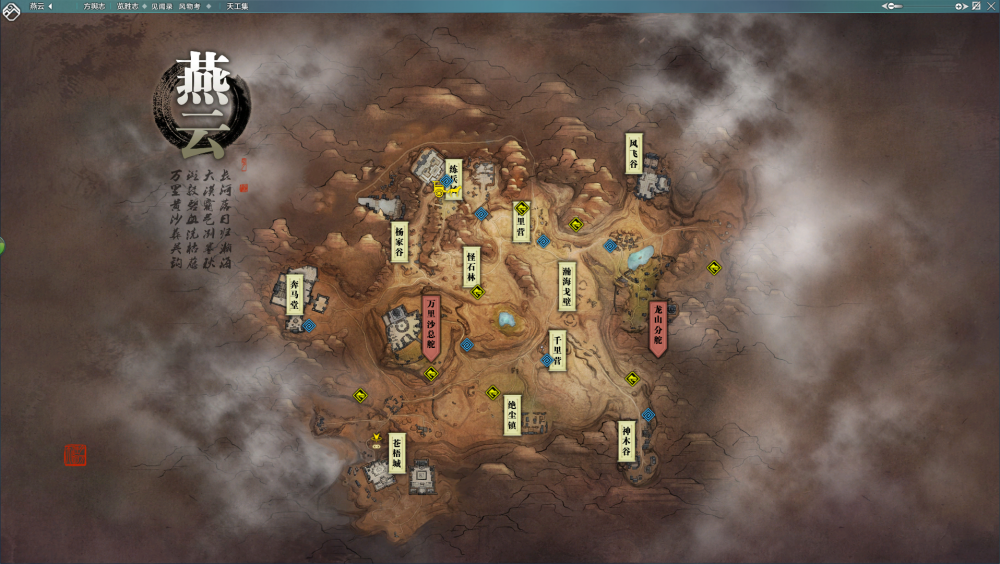The height and width of the screenshot is (564, 1000).
Task: Switch to the 方舆志 tab
Action: click(95, 6)
